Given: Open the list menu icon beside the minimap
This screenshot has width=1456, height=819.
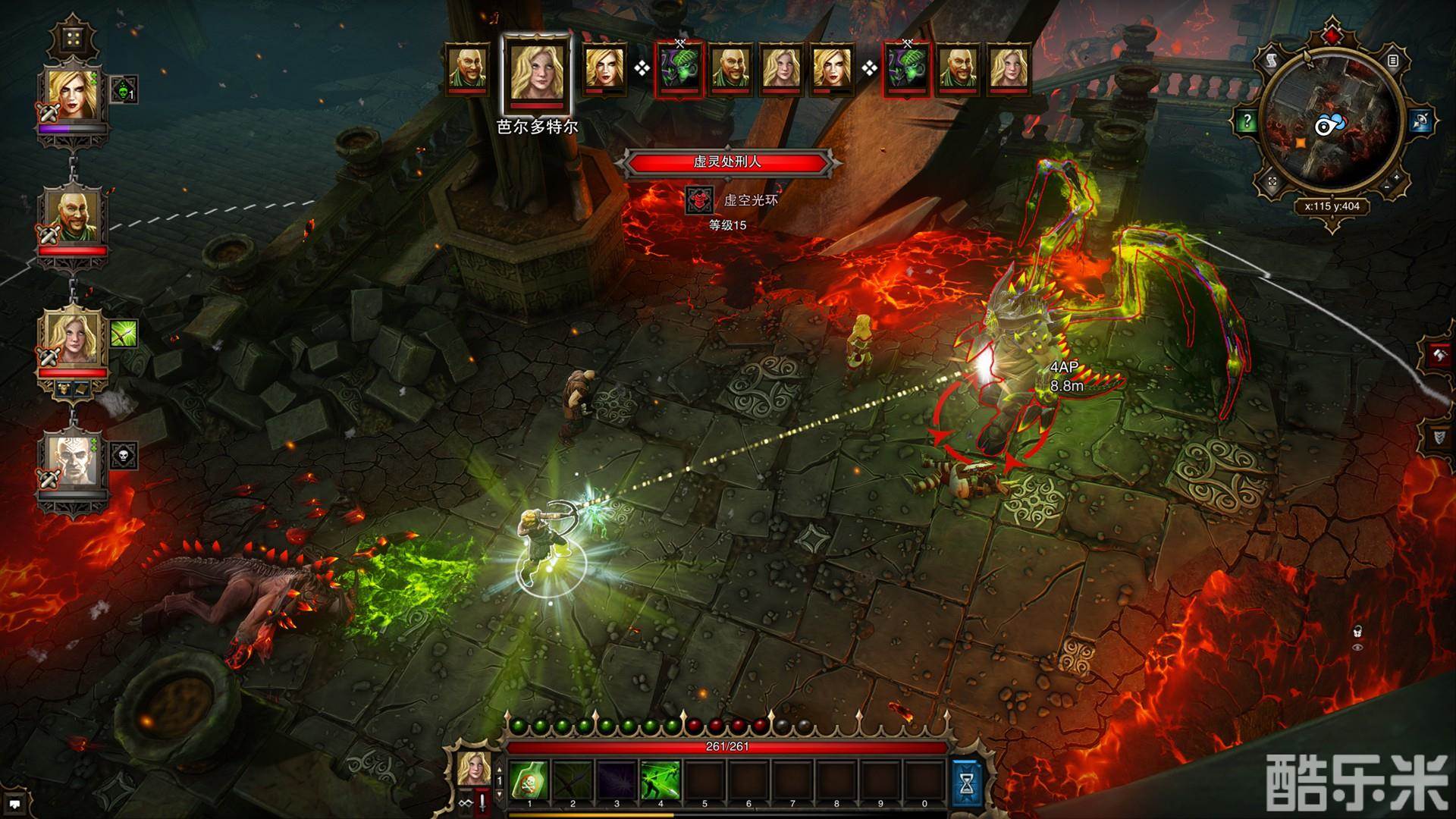Looking at the screenshot, I should pyautogui.click(x=1392, y=60).
